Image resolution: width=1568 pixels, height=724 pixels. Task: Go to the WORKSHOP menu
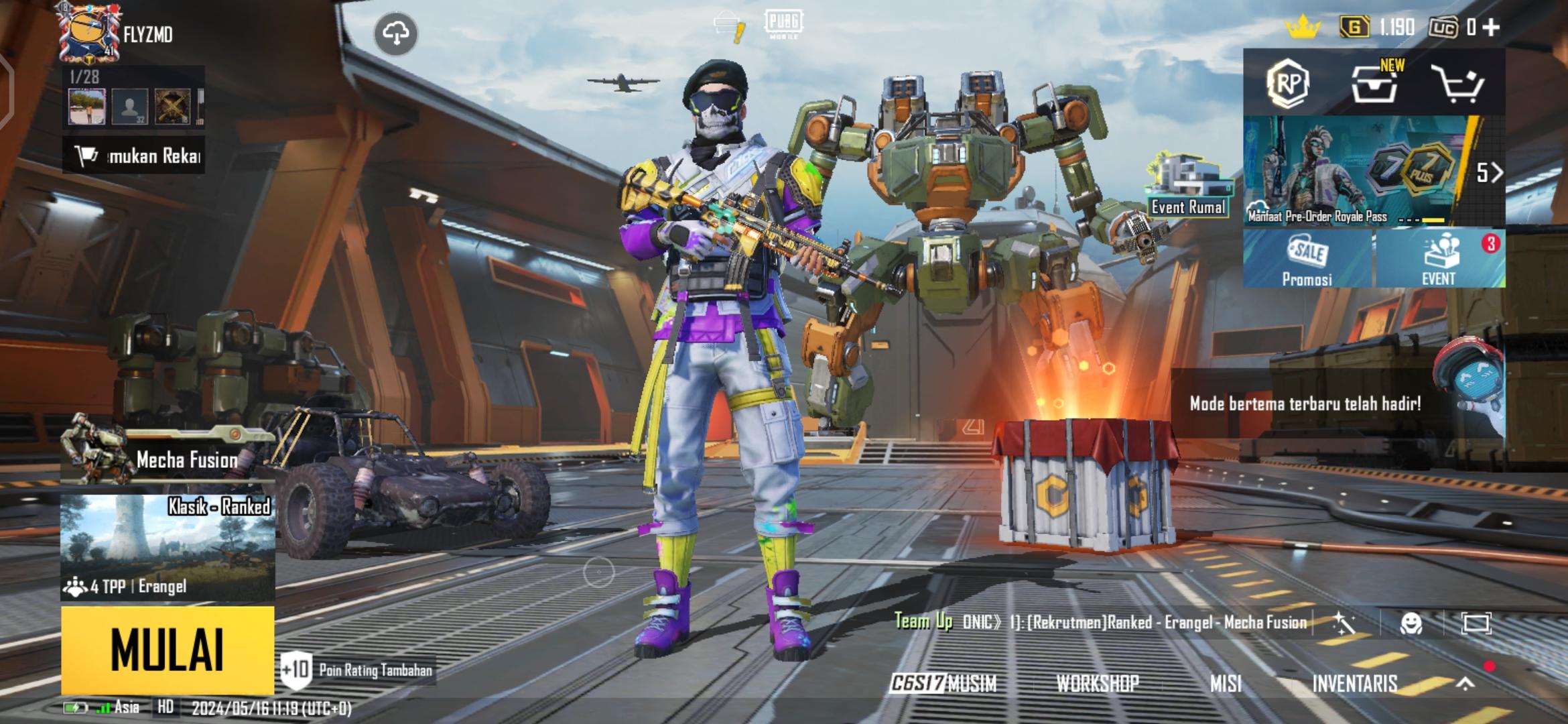click(1098, 683)
